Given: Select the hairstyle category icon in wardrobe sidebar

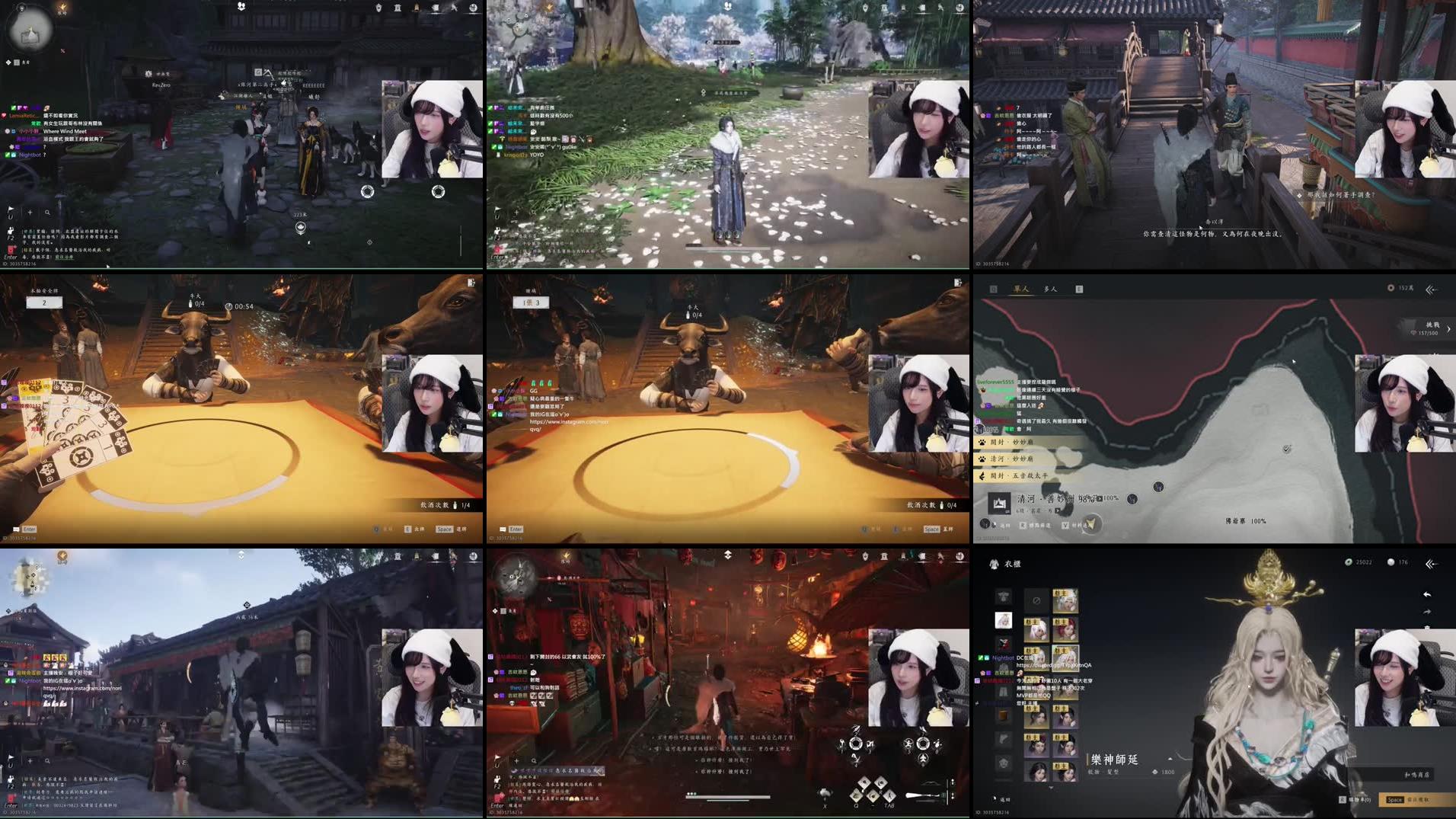Looking at the screenshot, I should pos(1004,621).
